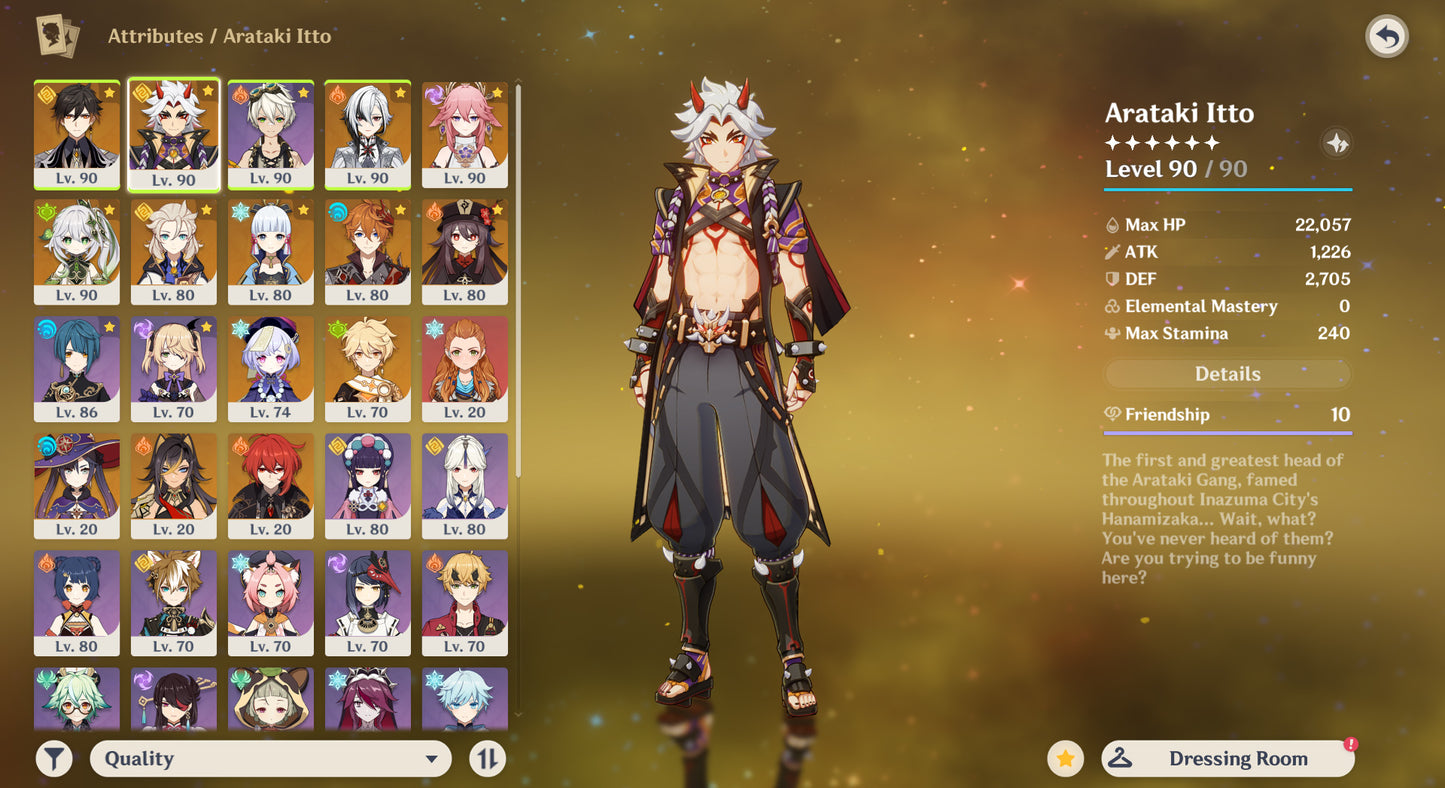This screenshot has height=788, width=1445.
Task: Toggle the sort order arrows button
Action: (x=487, y=759)
